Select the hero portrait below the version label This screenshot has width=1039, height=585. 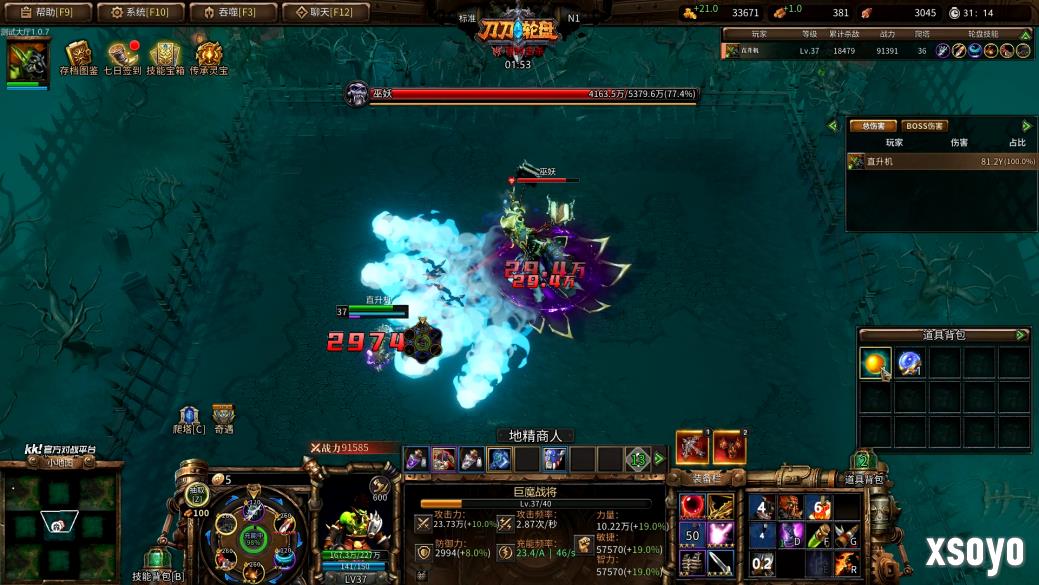click(x=28, y=62)
